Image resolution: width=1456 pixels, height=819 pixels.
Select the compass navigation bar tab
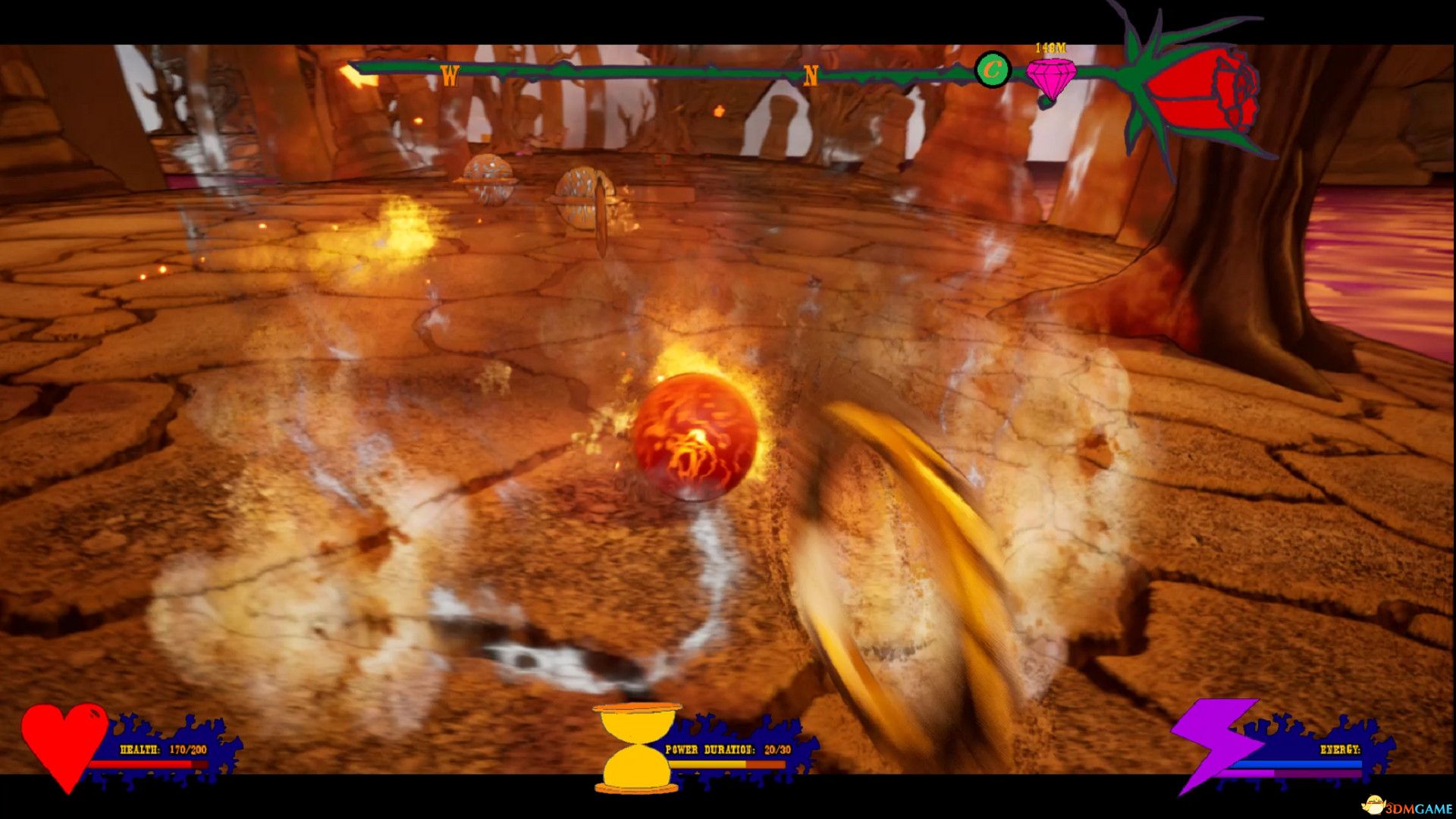click(682, 71)
